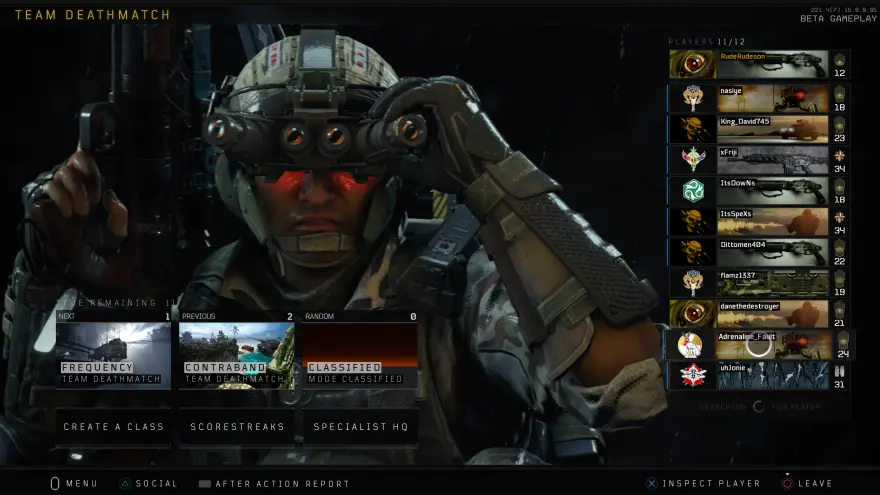Select player ItsDowNs's row
This screenshot has height=495, width=880.
pyautogui.click(x=760, y=191)
